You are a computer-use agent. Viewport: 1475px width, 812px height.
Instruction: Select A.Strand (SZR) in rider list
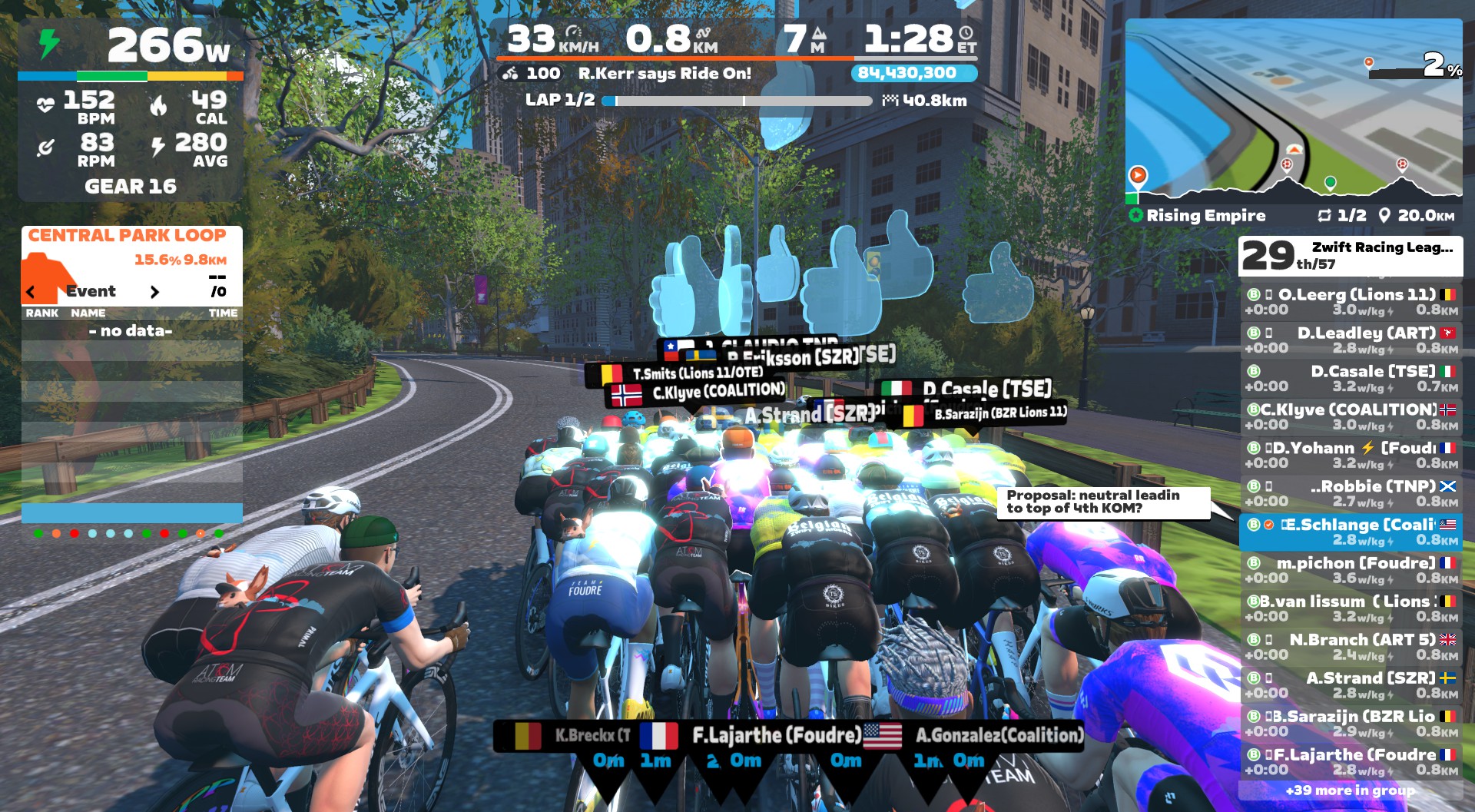tap(1351, 686)
